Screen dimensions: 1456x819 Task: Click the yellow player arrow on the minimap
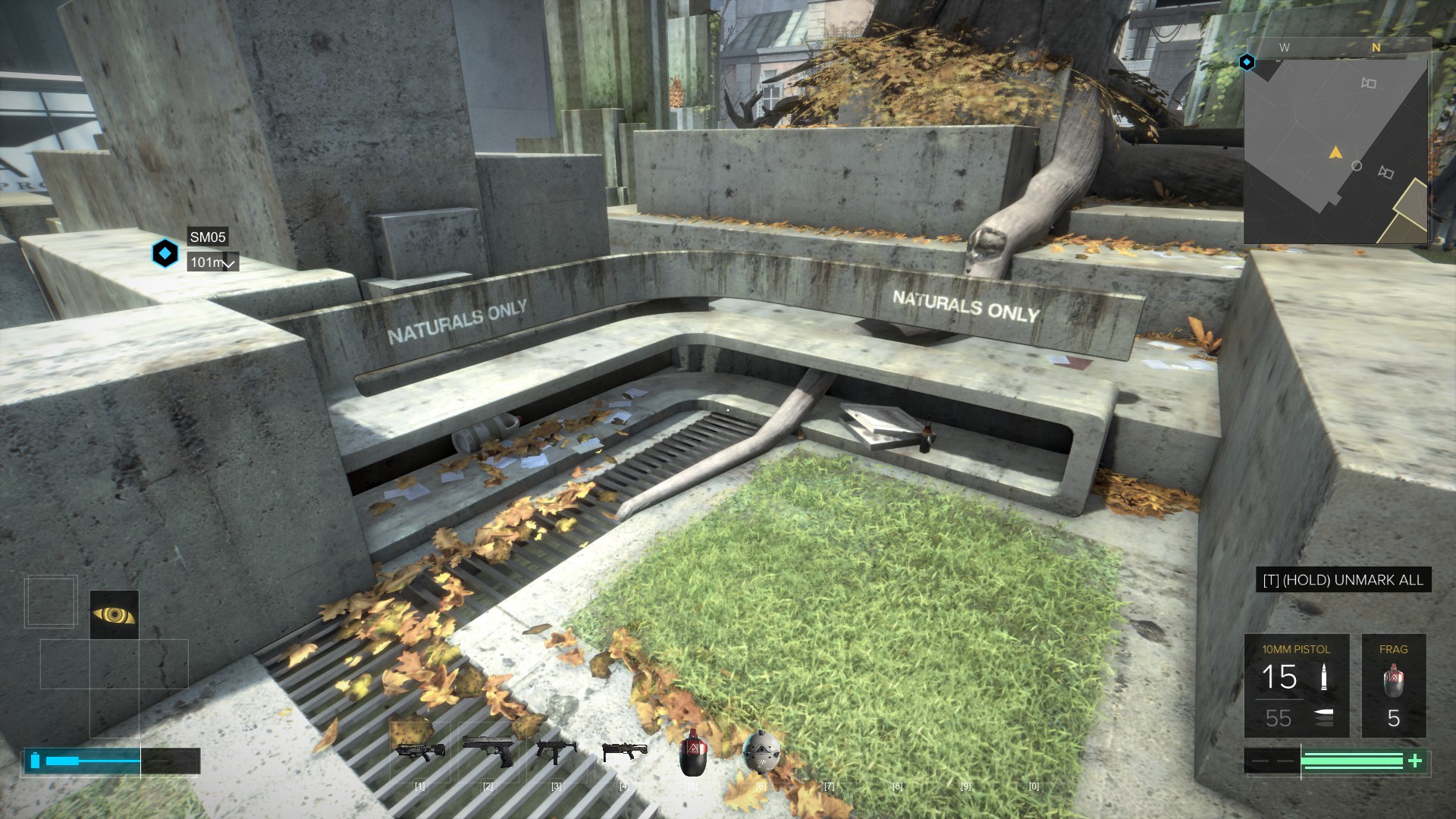click(x=1335, y=153)
